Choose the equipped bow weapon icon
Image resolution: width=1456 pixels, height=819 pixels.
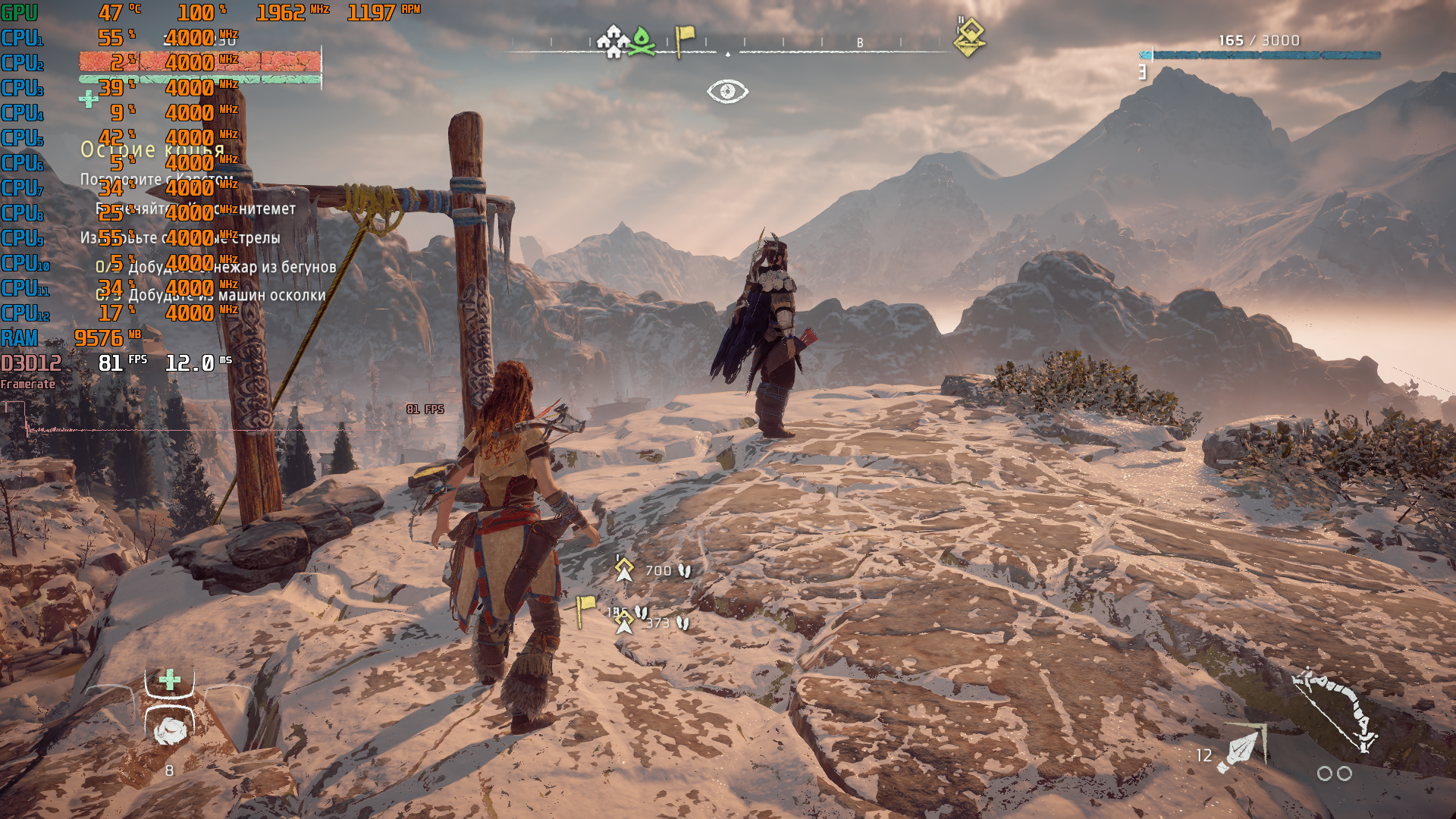coord(1336,709)
